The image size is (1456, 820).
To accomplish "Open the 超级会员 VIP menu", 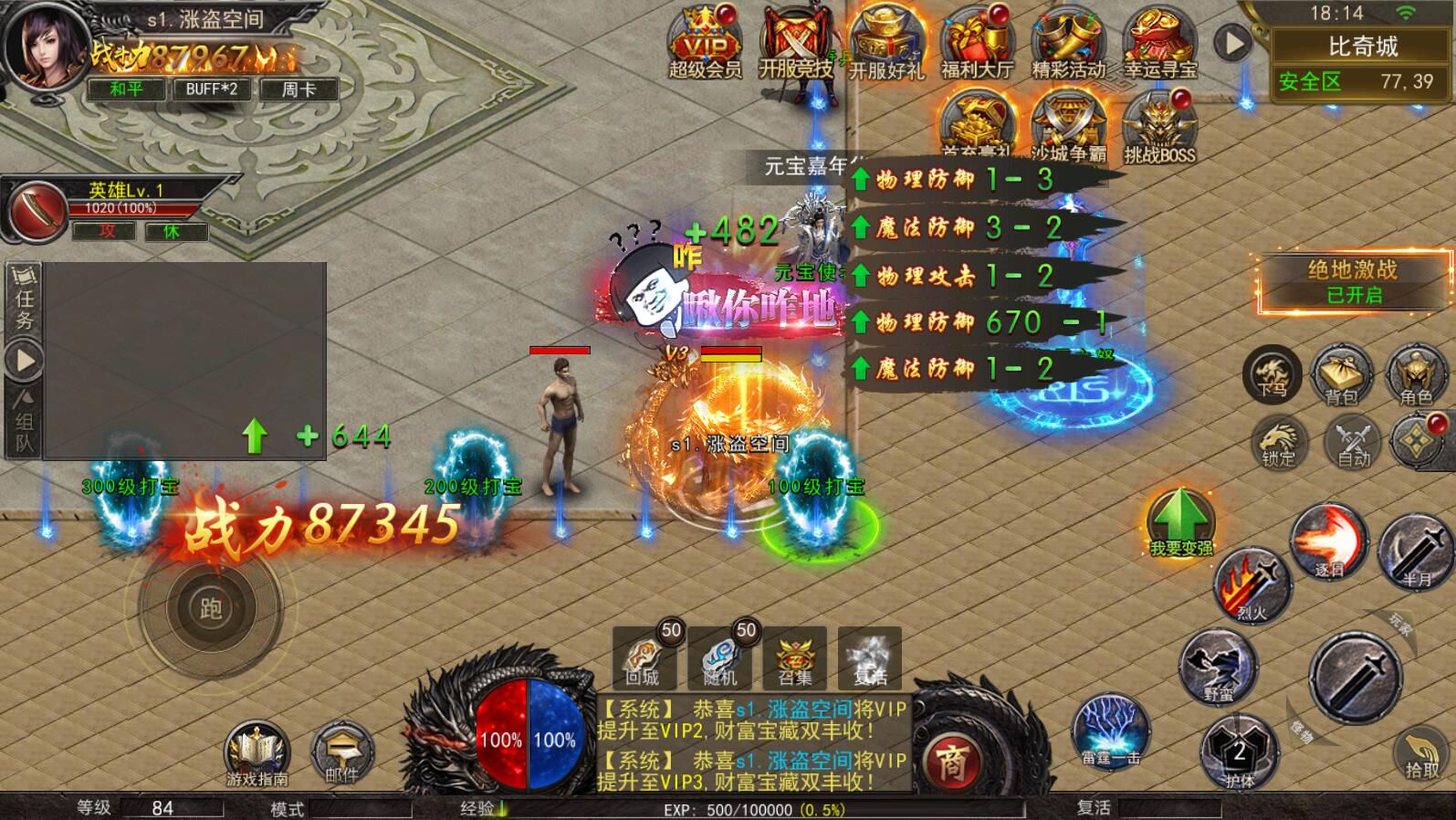I will click(x=705, y=43).
